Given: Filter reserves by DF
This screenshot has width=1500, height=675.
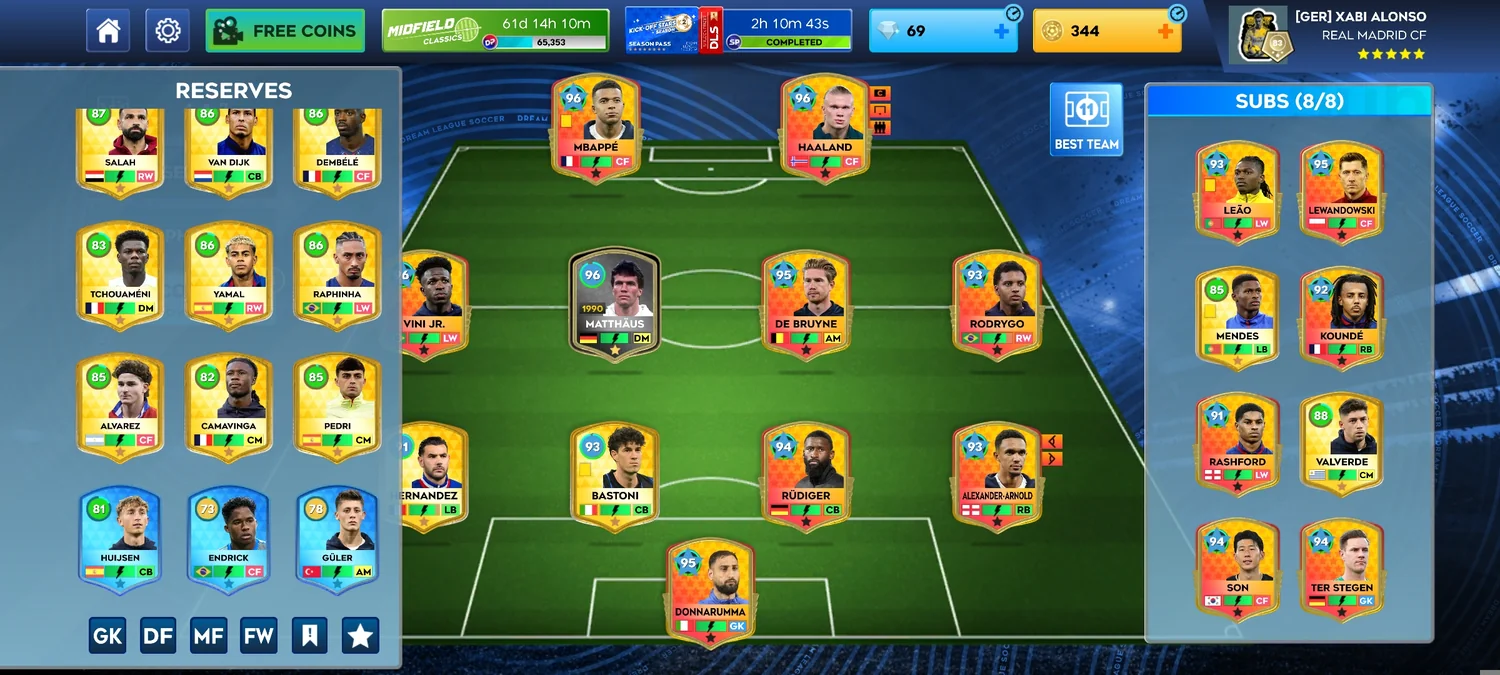Looking at the screenshot, I should (x=158, y=635).
